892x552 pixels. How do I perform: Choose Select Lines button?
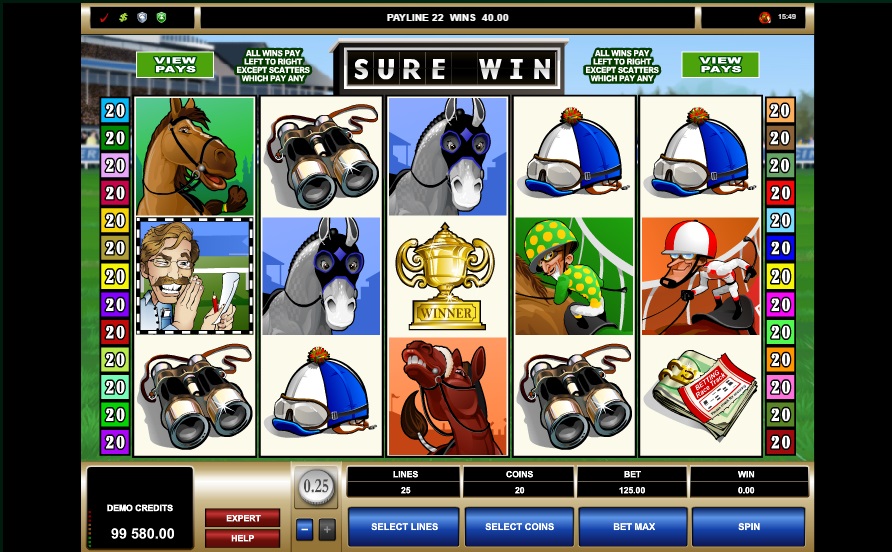[x=404, y=526]
